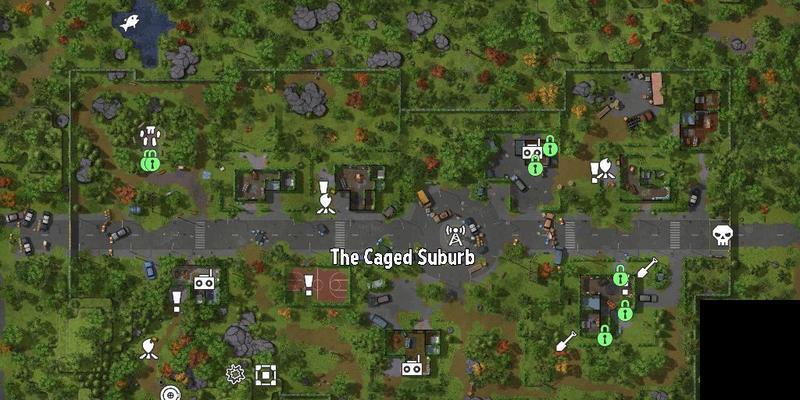Image resolution: width=800 pixels, height=400 pixels.
Task: Select the fish marker on the pond
Action: tap(130, 22)
